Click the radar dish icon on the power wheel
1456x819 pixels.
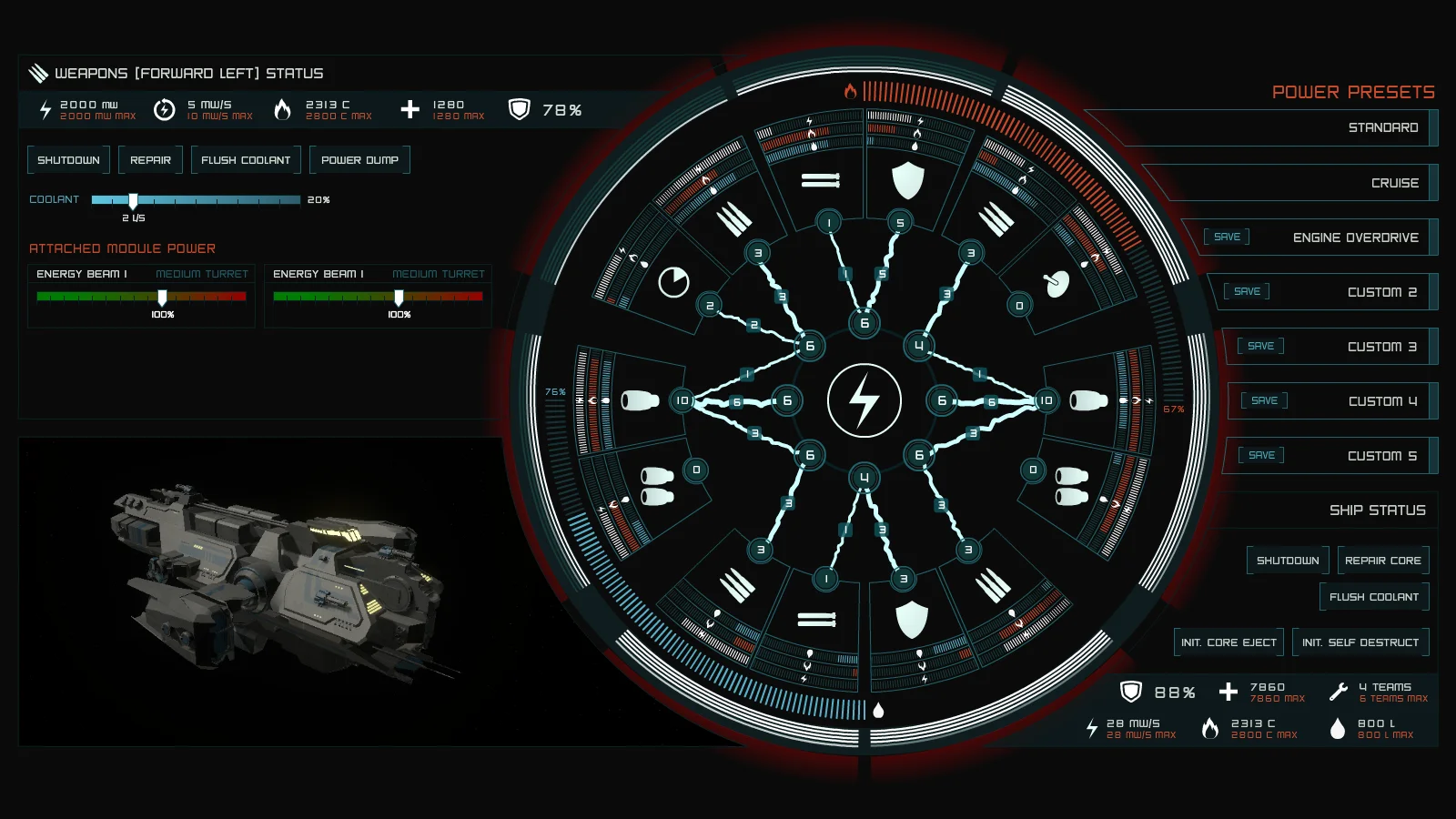[x=1058, y=282]
